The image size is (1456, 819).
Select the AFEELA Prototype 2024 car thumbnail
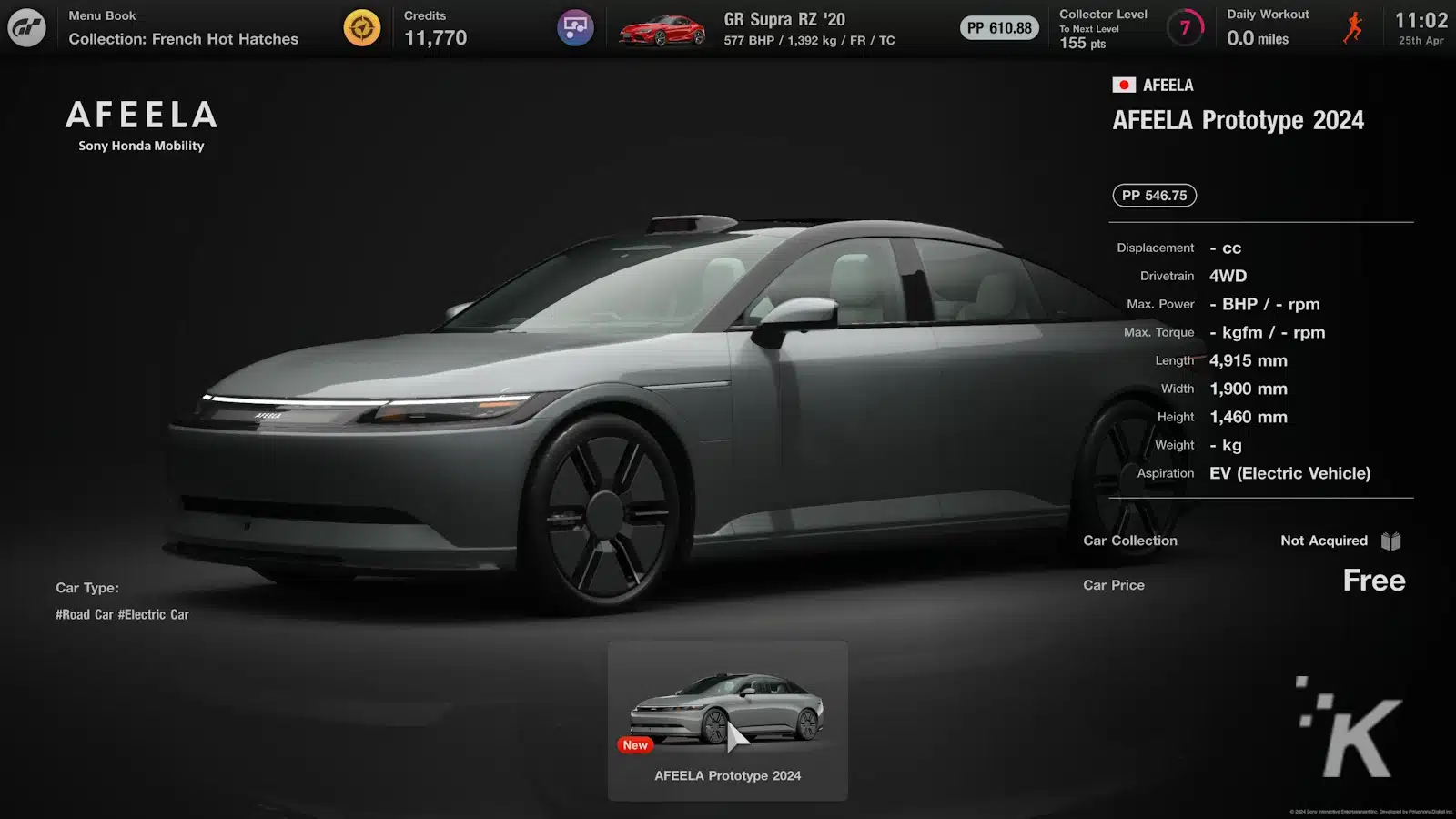pyautogui.click(x=727, y=720)
